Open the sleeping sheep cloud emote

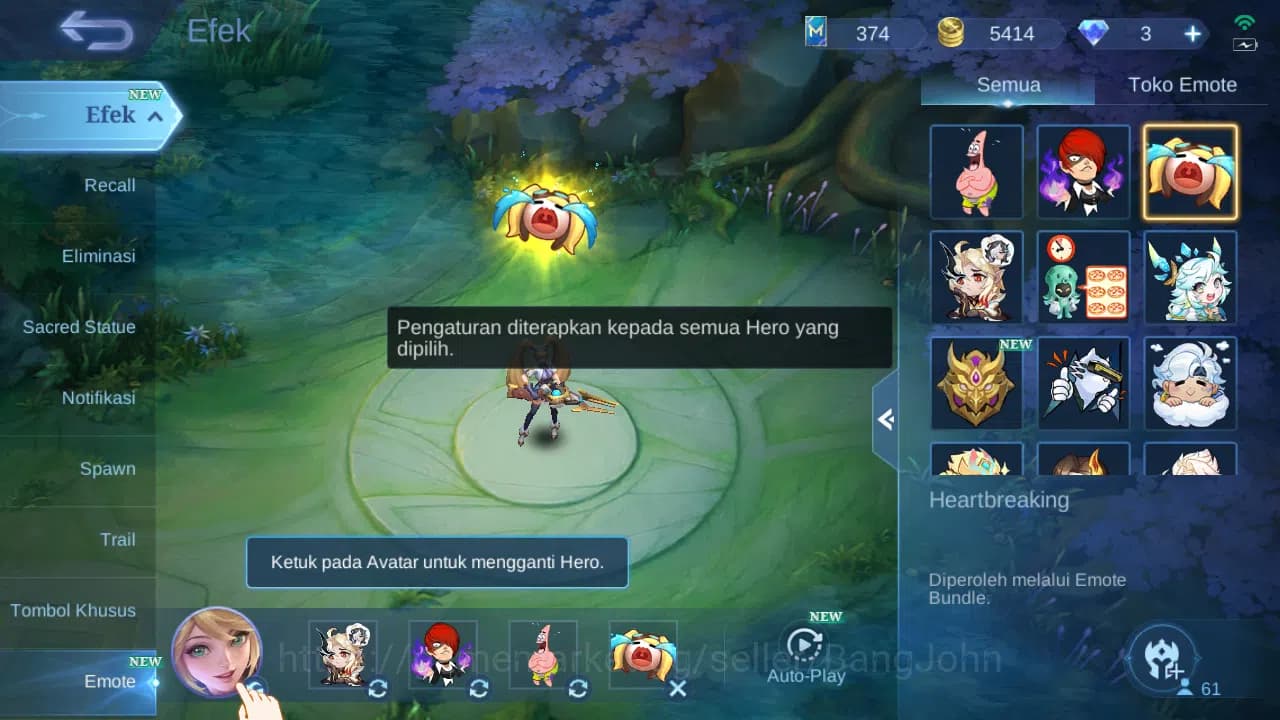tap(1190, 382)
